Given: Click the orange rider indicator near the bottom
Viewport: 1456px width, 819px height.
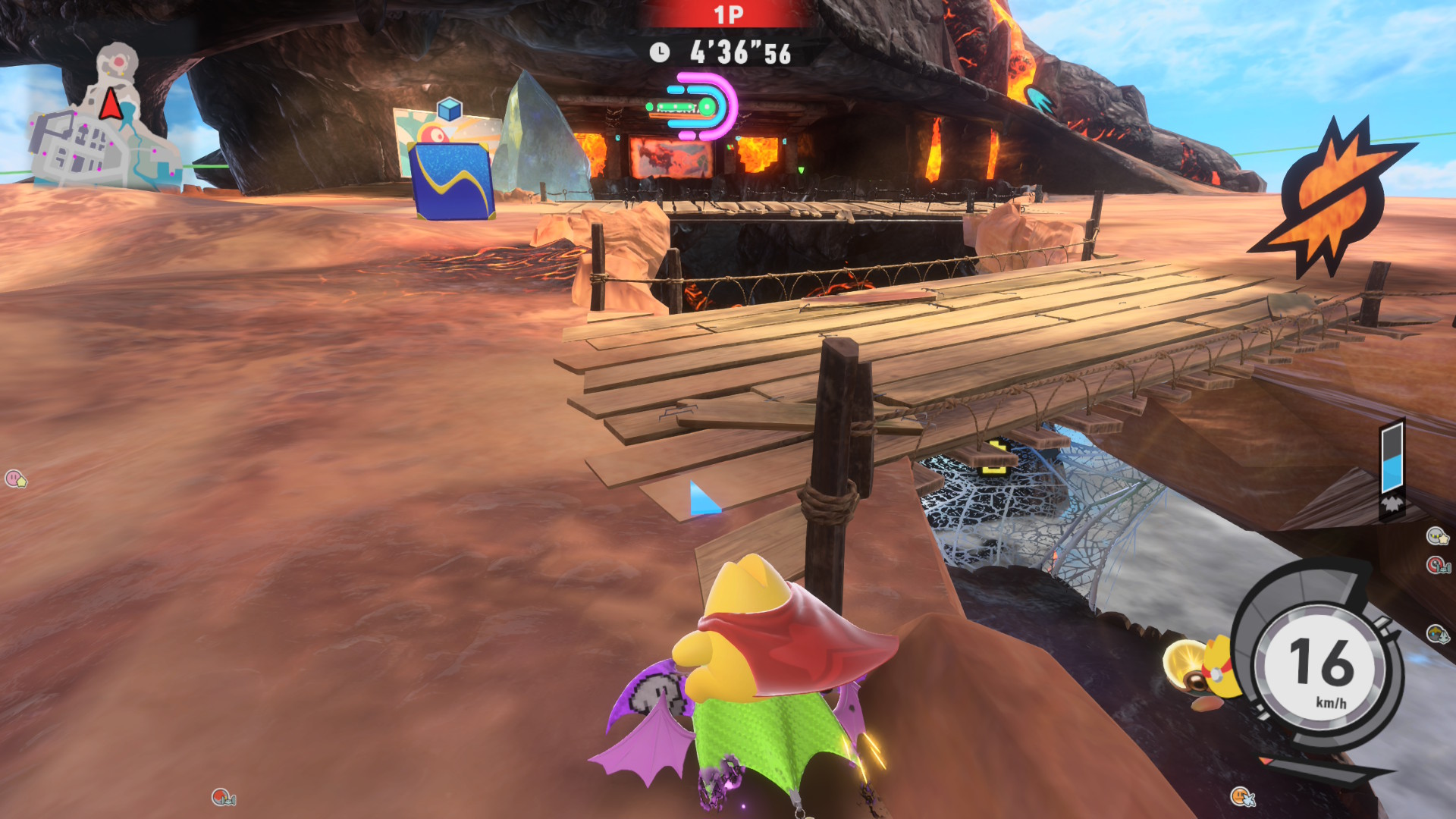Looking at the screenshot, I should click(1242, 796).
